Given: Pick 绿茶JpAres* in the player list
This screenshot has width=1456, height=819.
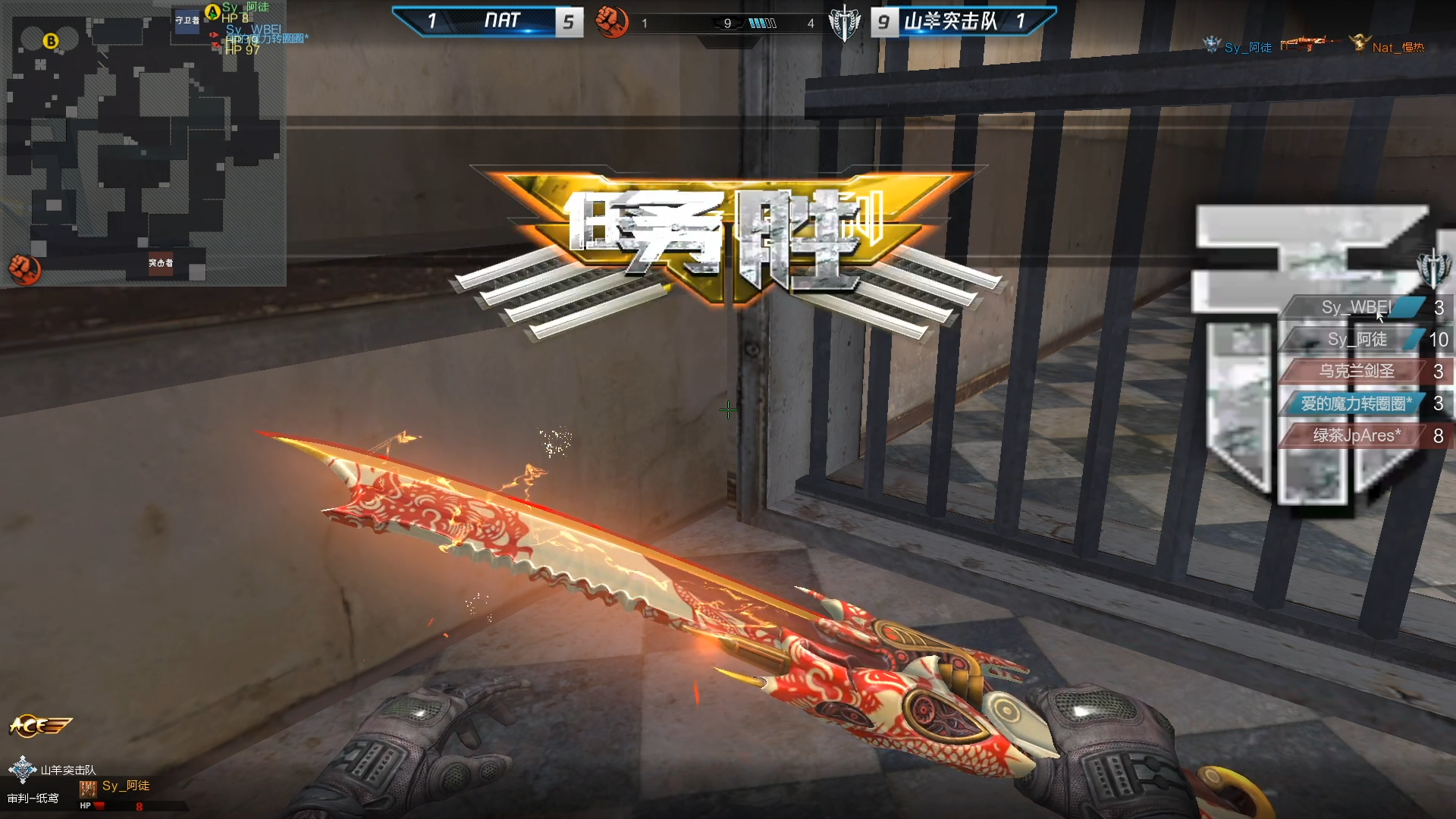Looking at the screenshot, I should coord(1357,435).
